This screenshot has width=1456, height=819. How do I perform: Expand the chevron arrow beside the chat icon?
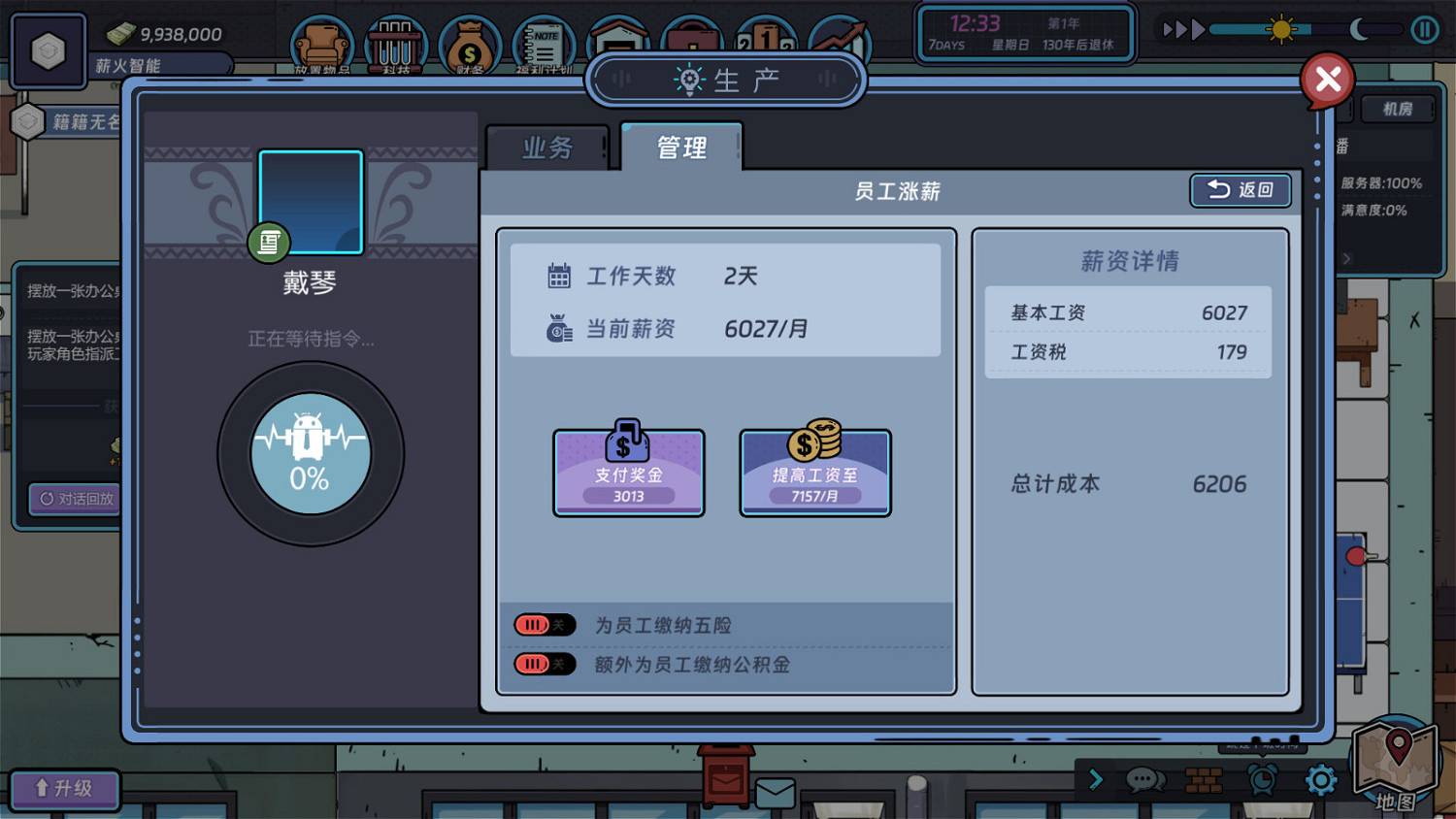pos(1096,780)
